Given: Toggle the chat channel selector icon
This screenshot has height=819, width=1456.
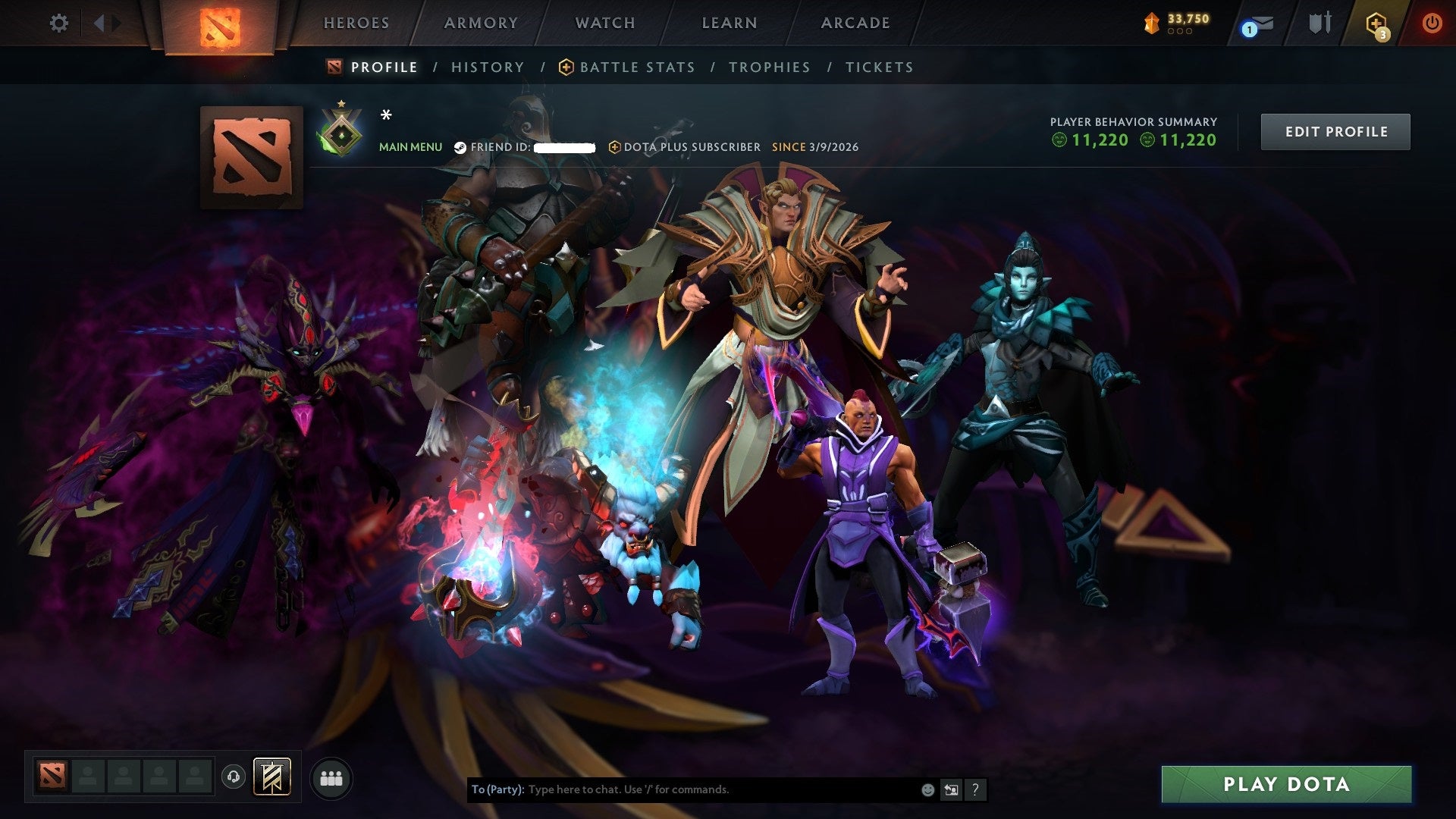Looking at the screenshot, I should pos(951,789).
